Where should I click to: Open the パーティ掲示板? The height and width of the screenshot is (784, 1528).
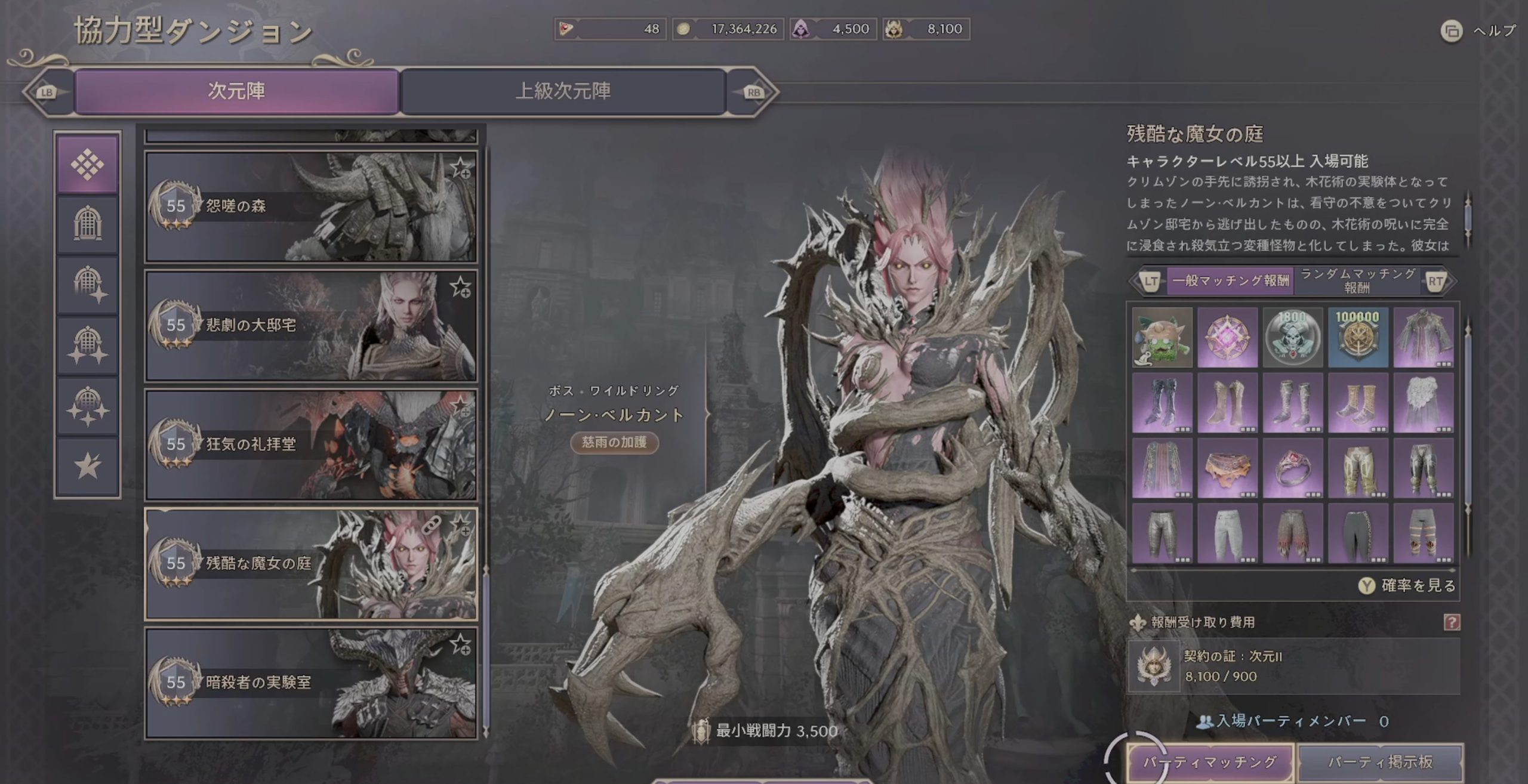click(1380, 762)
